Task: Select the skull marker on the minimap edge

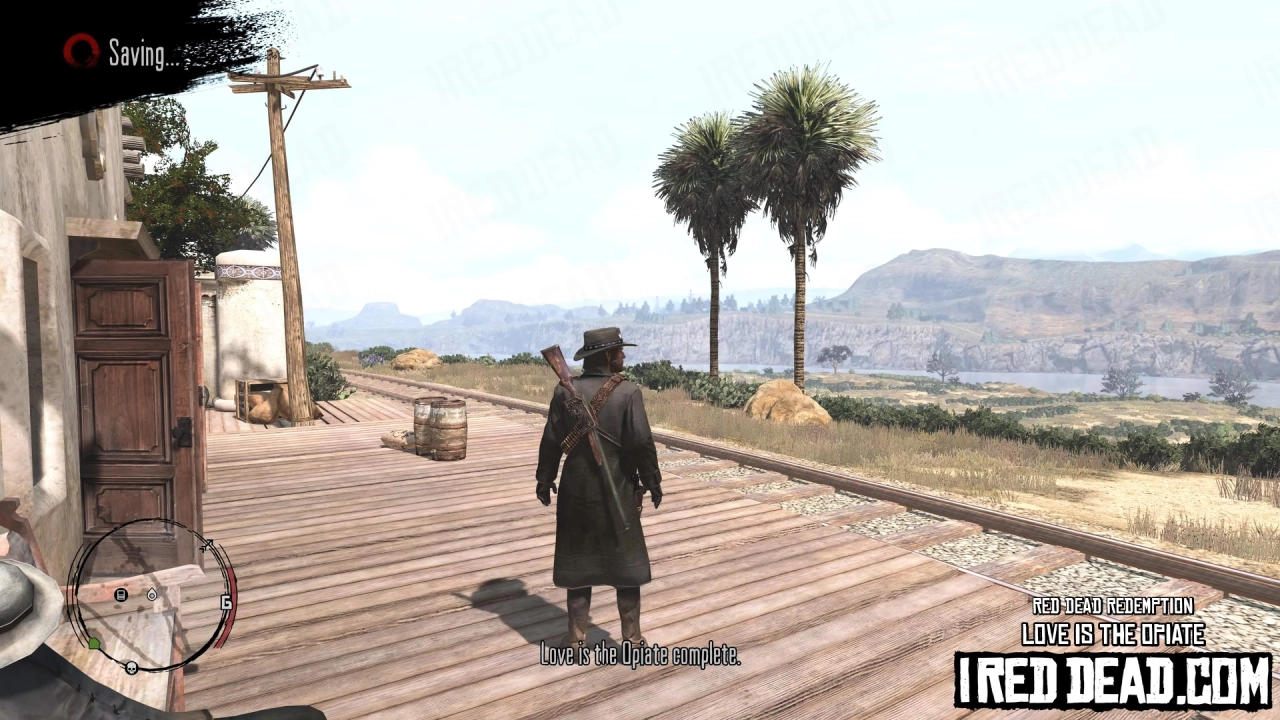Action: pyautogui.click(x=131, y=667)
